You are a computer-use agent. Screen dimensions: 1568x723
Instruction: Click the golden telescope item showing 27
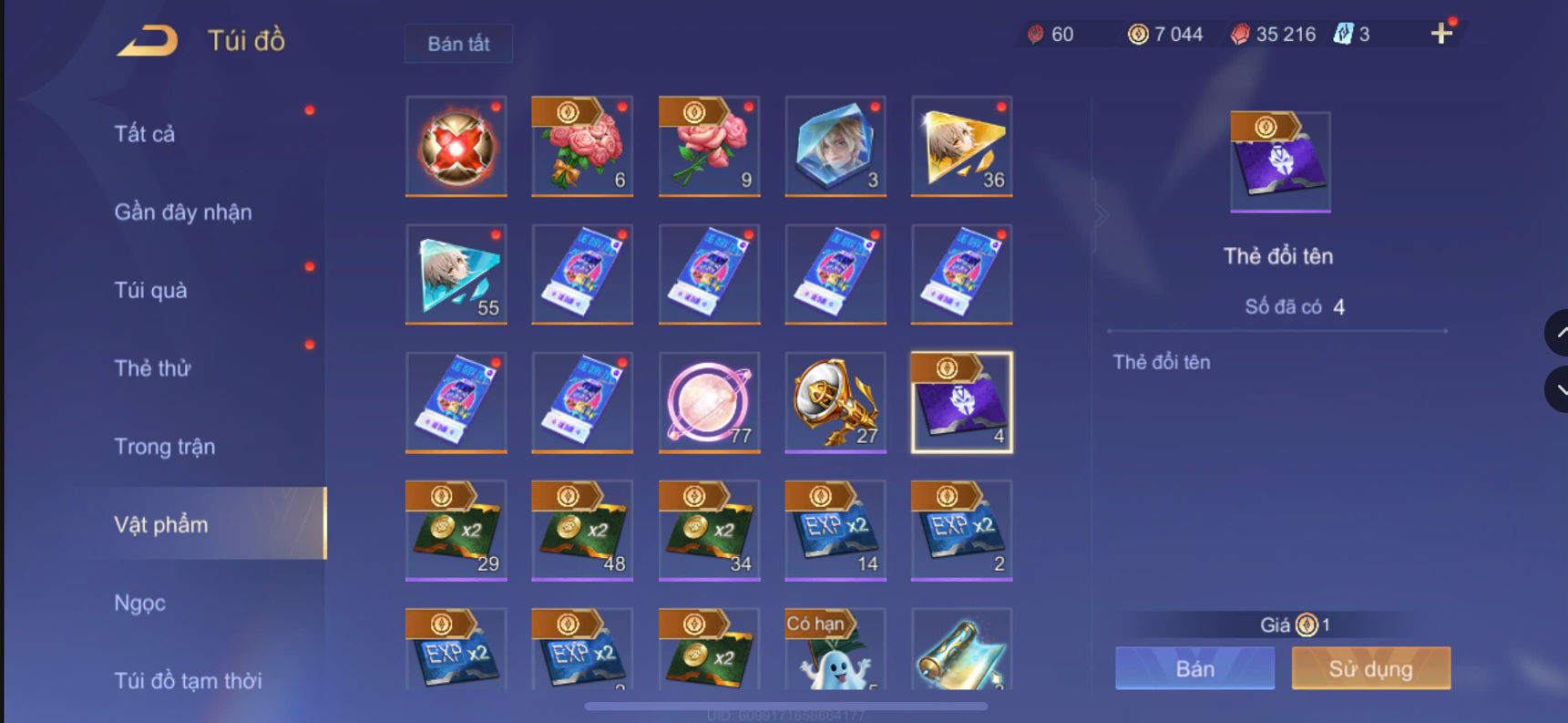click(x=835, y=403)
